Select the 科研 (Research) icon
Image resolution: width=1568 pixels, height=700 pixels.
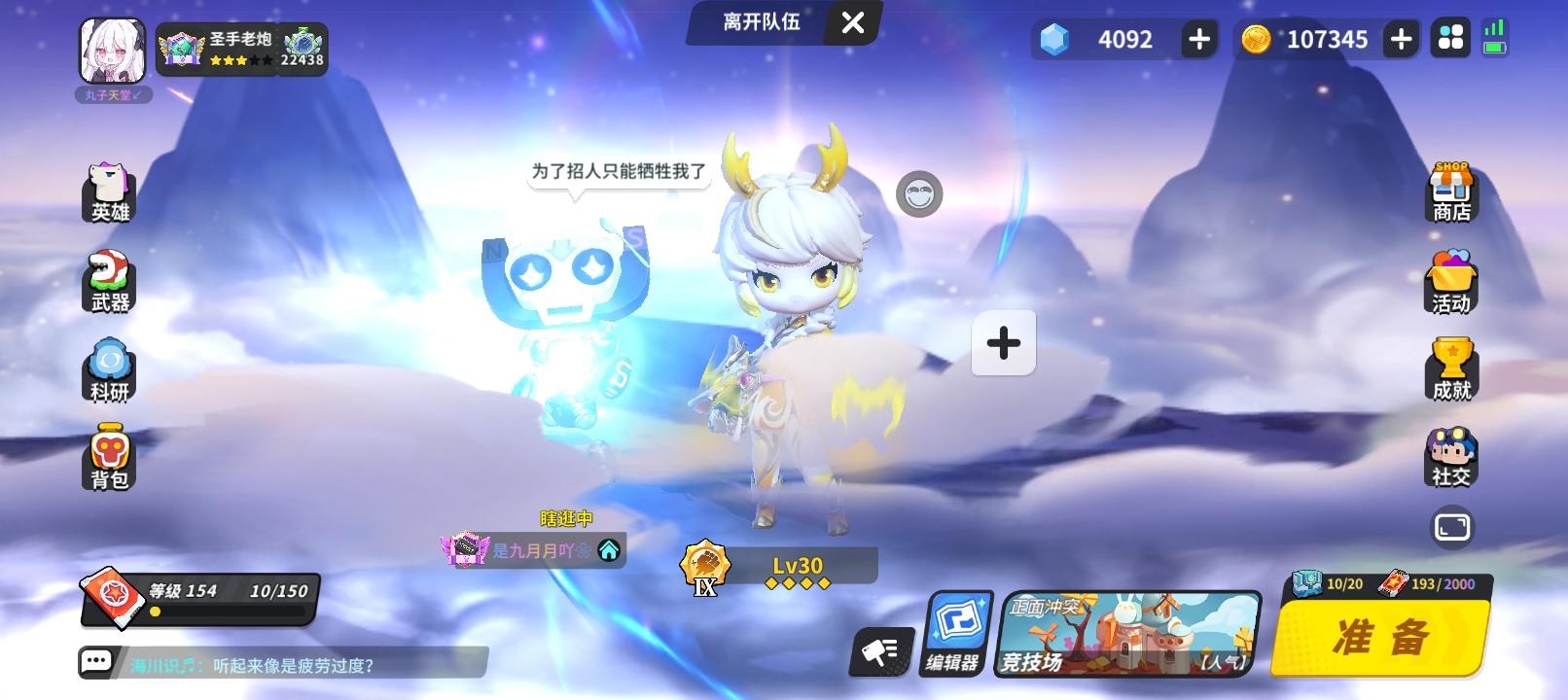click(110, 369)
